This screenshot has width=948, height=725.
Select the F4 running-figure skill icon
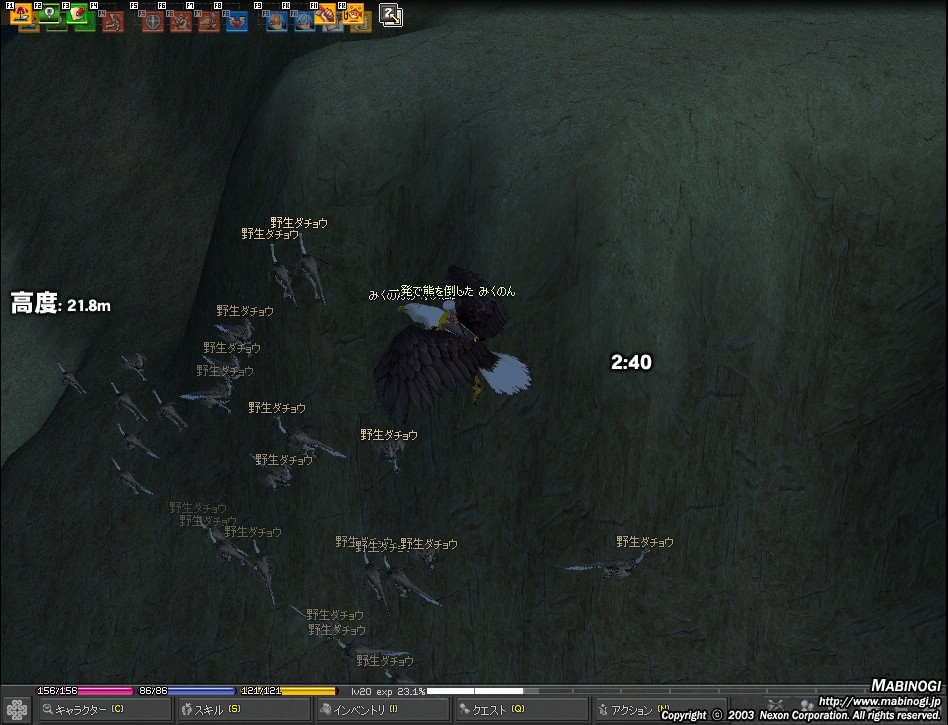point(112,18)
